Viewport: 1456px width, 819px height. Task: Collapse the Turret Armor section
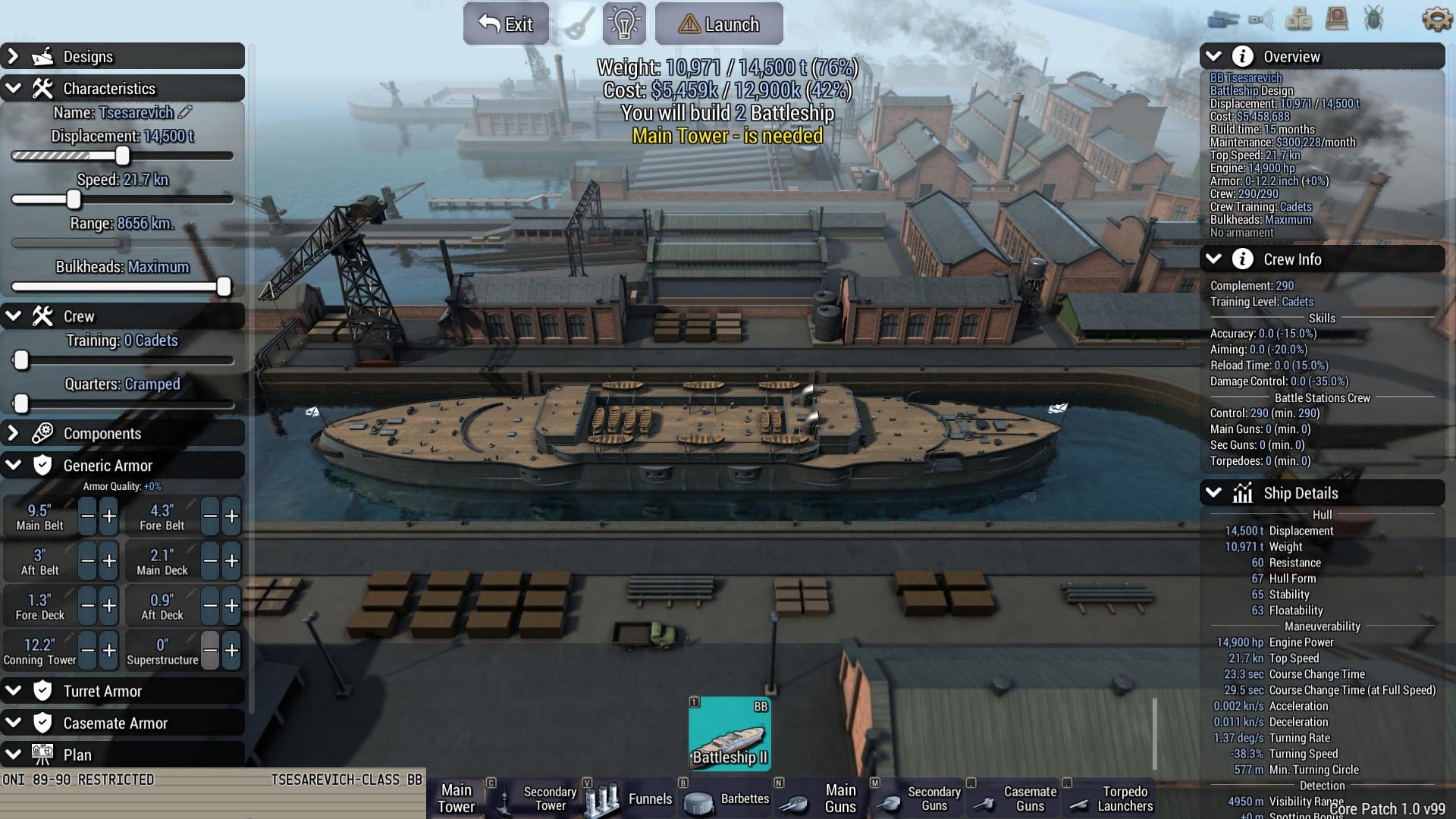point(14,691)
